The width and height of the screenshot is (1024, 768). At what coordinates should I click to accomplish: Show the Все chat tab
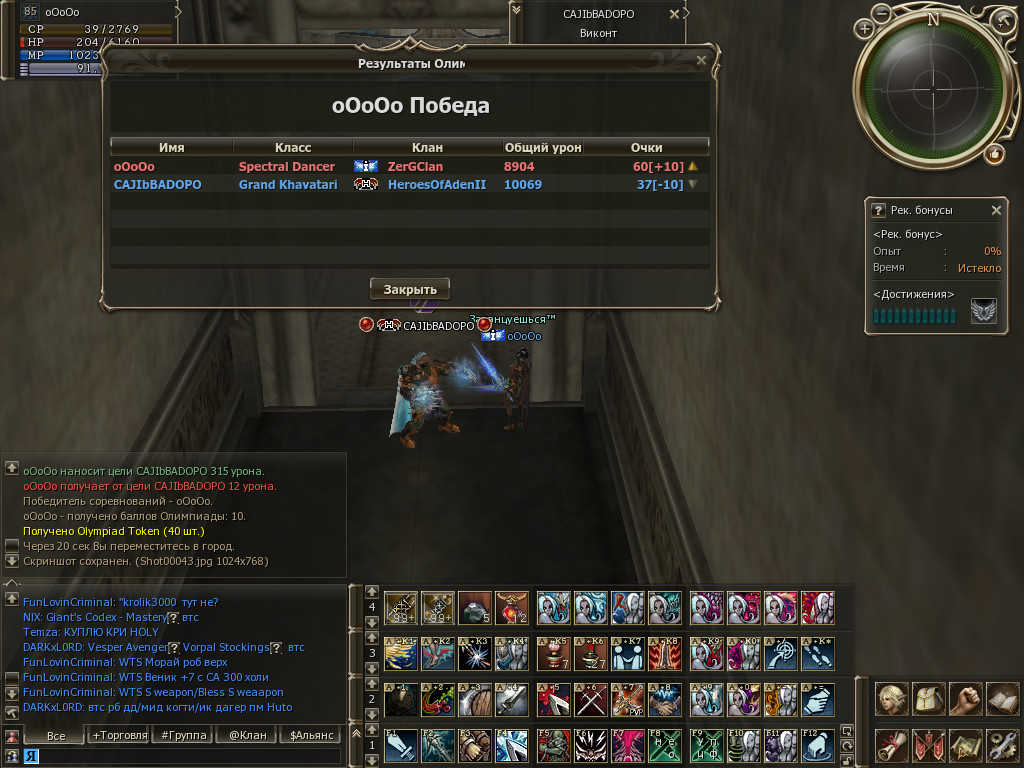click(56, 735)
